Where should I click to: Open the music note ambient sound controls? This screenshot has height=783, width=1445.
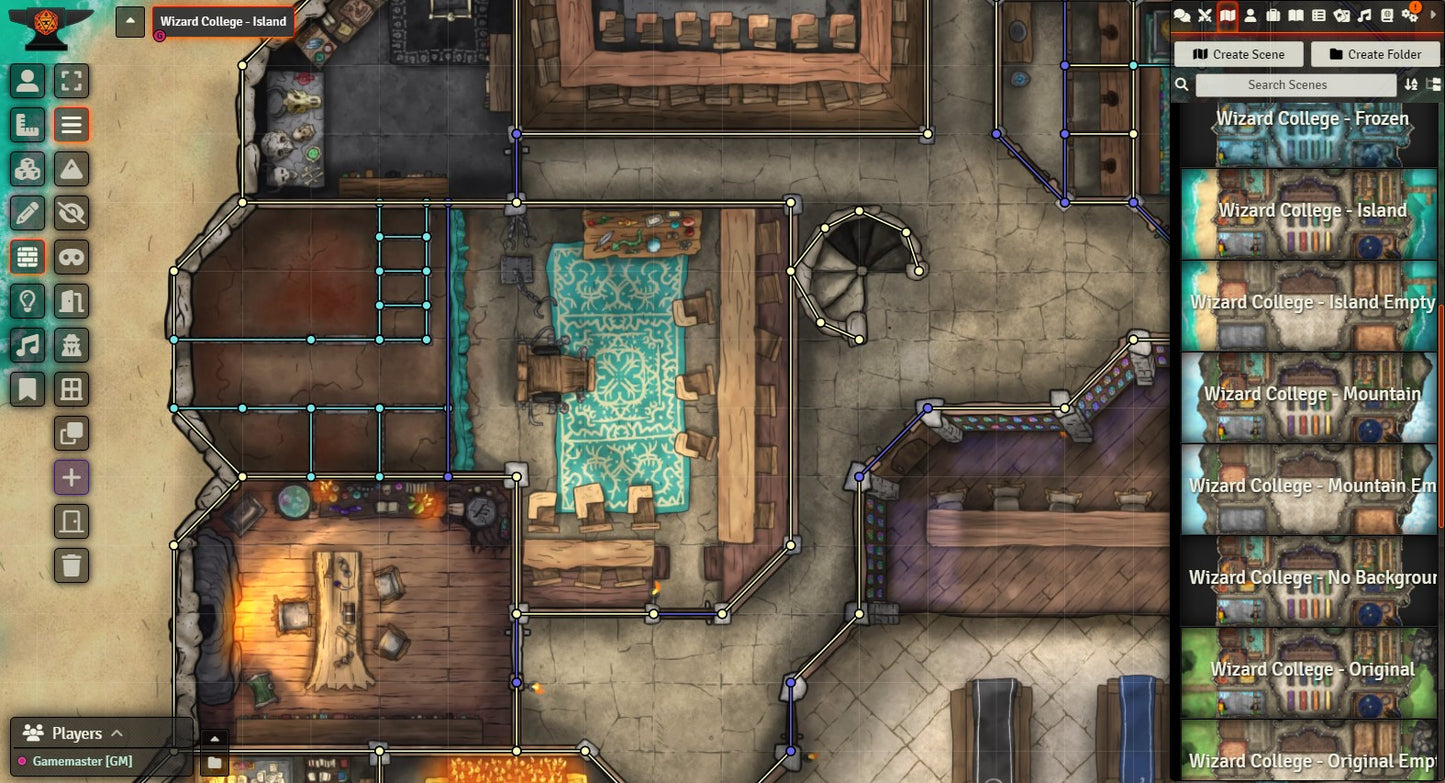click(x=27, y=345)
